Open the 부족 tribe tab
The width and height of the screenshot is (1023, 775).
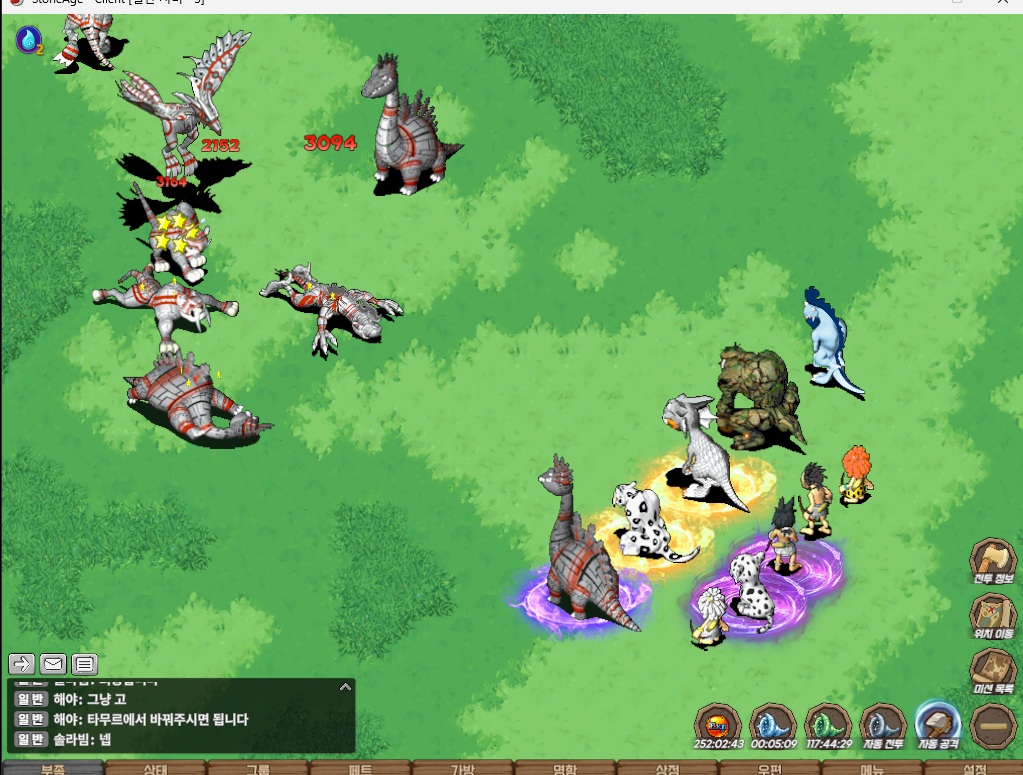(53, 768)
